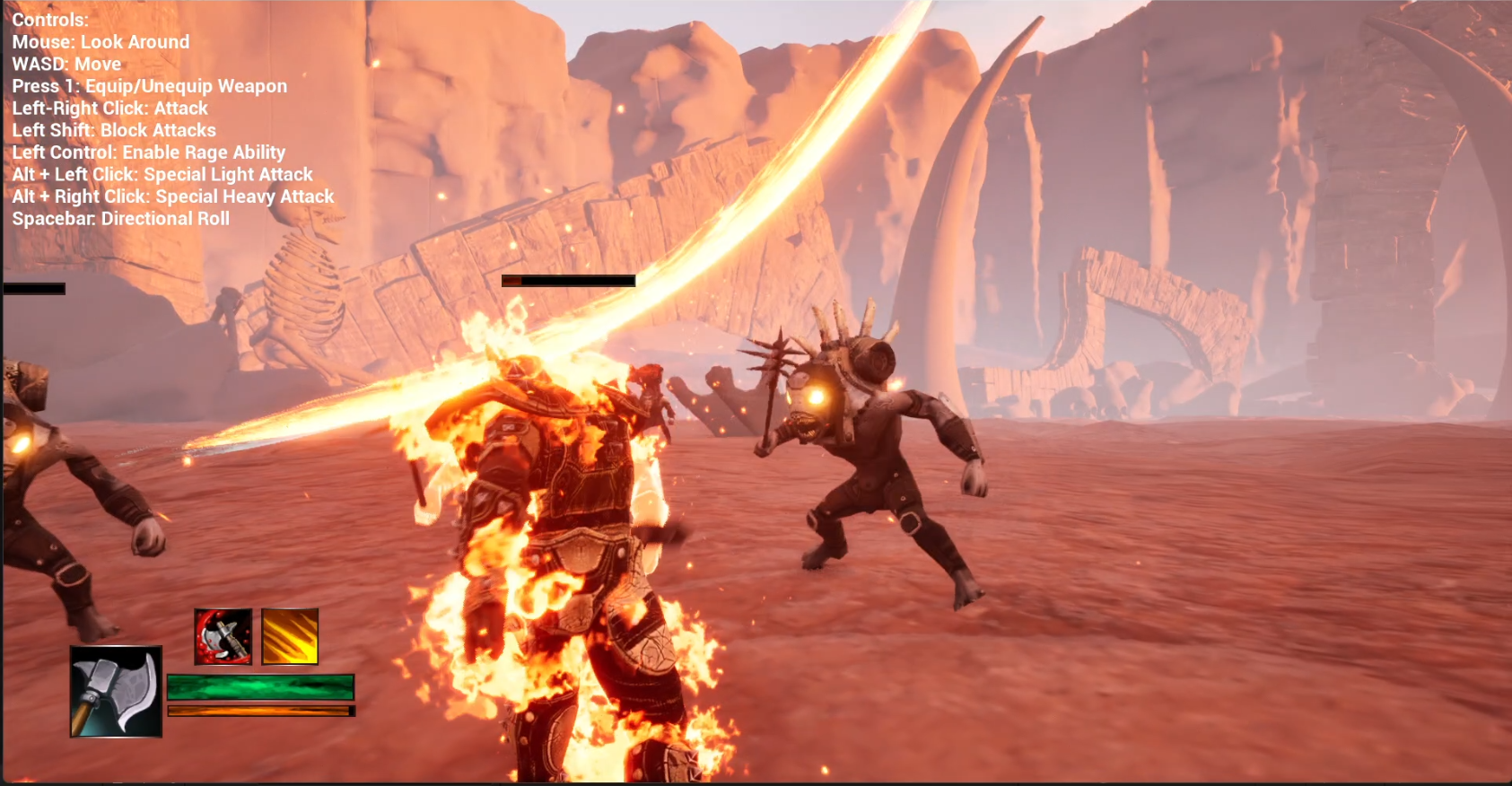
Task: Trigger the yellow claw slash ability icon
Action: (290, 636)
